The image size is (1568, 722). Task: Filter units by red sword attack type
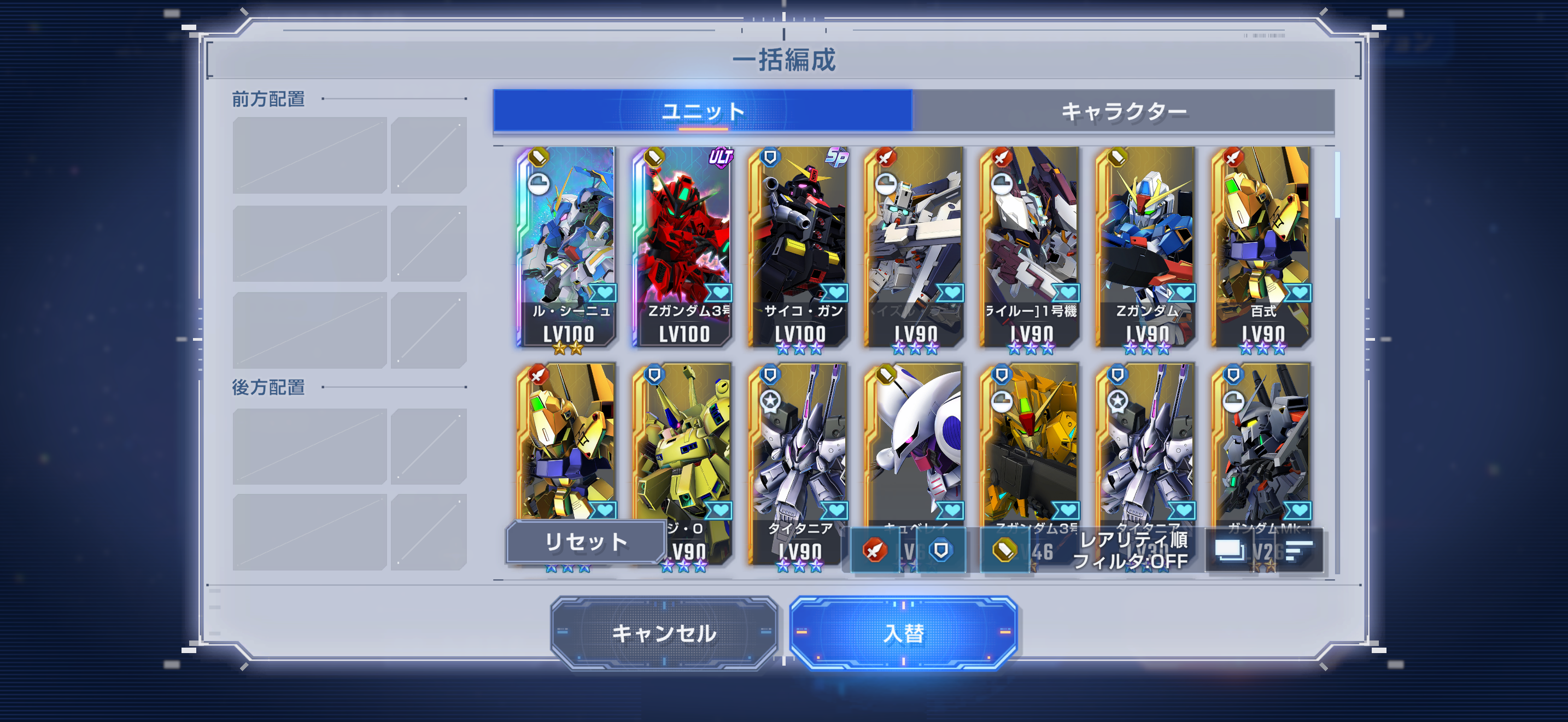[875, 551]
